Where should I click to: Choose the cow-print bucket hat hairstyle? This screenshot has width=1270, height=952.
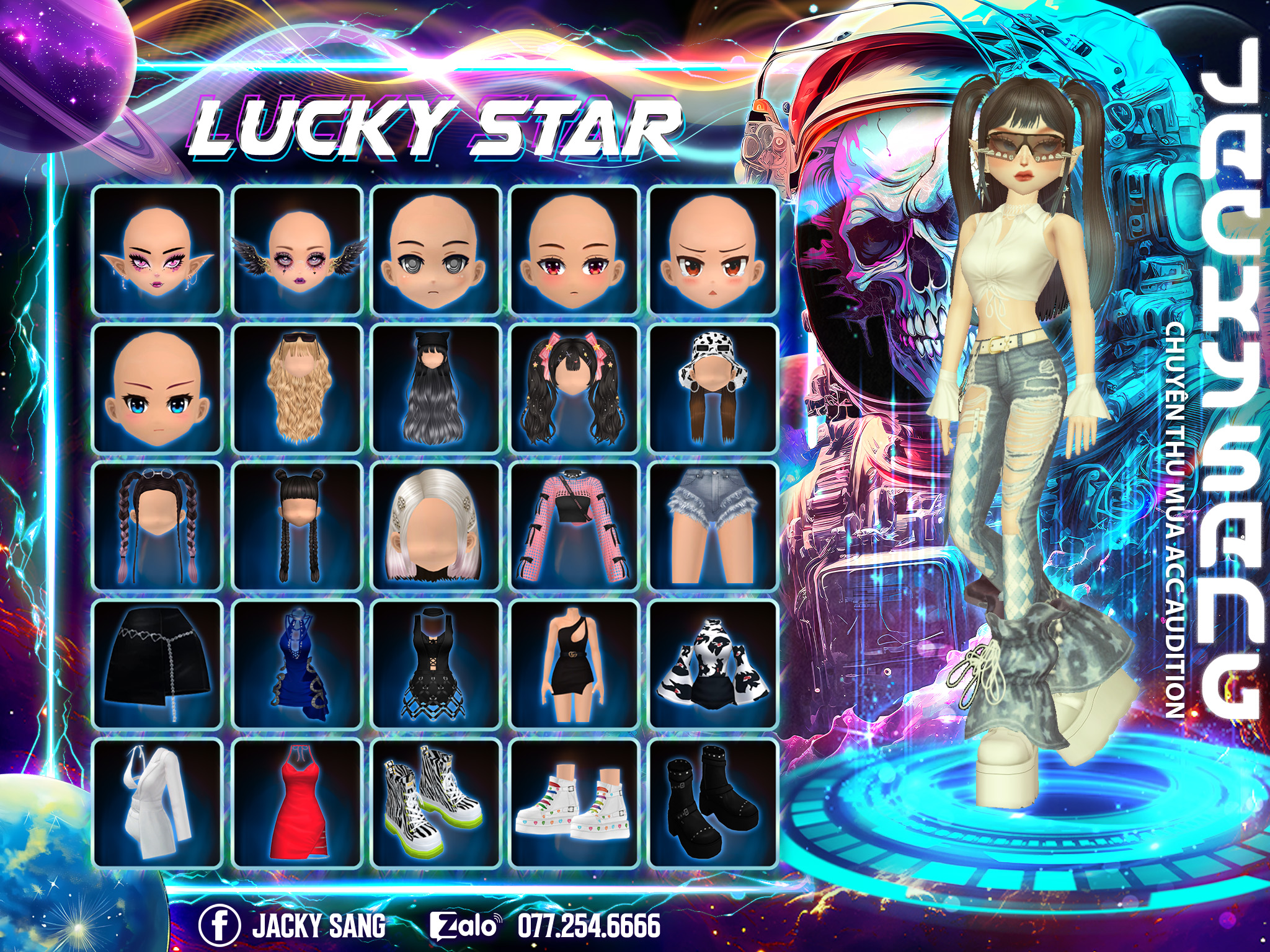[713, 389]
